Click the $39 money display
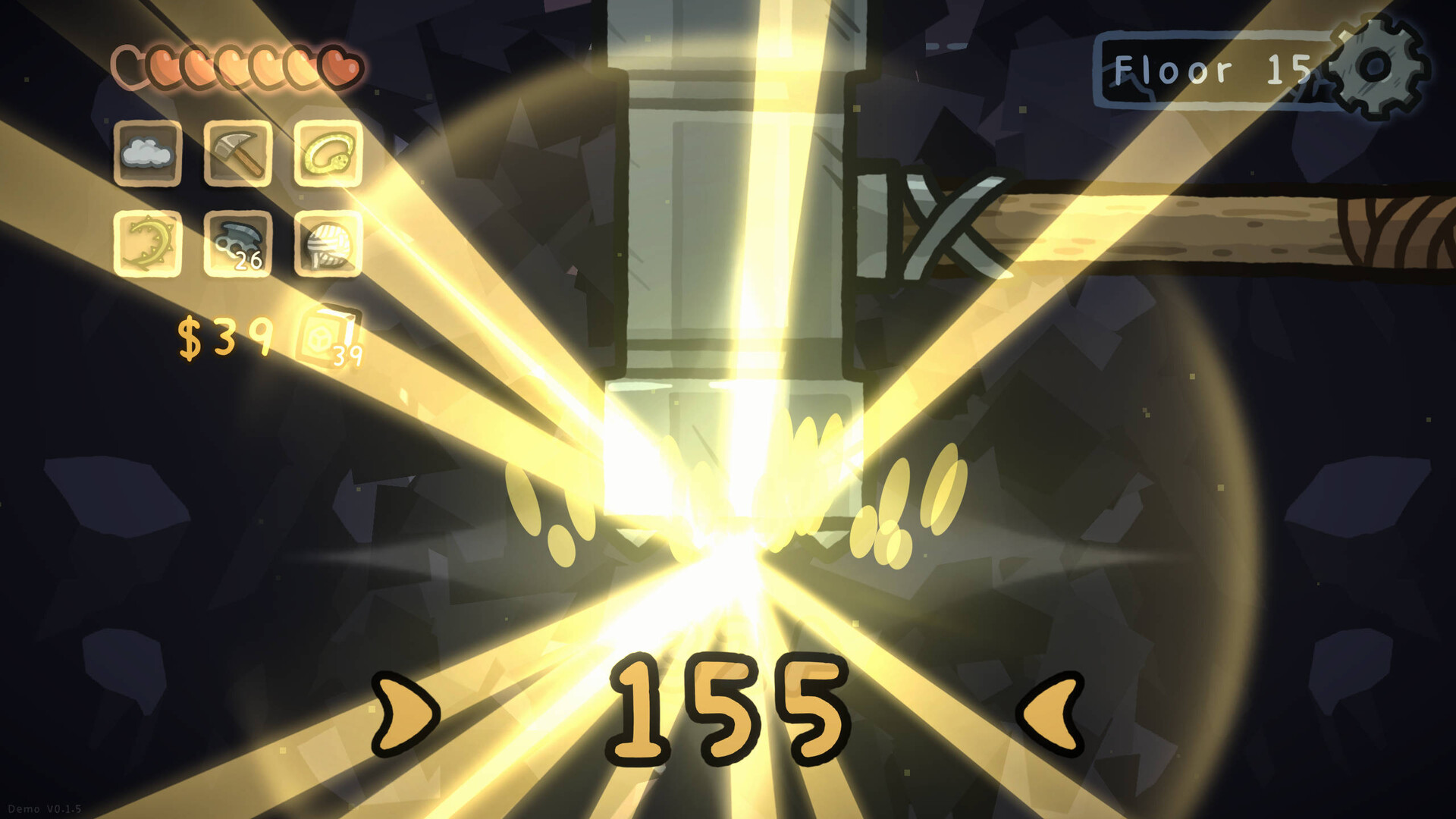Image resolution: width=1456 pixels, height=819 pixels. (222, 334)
